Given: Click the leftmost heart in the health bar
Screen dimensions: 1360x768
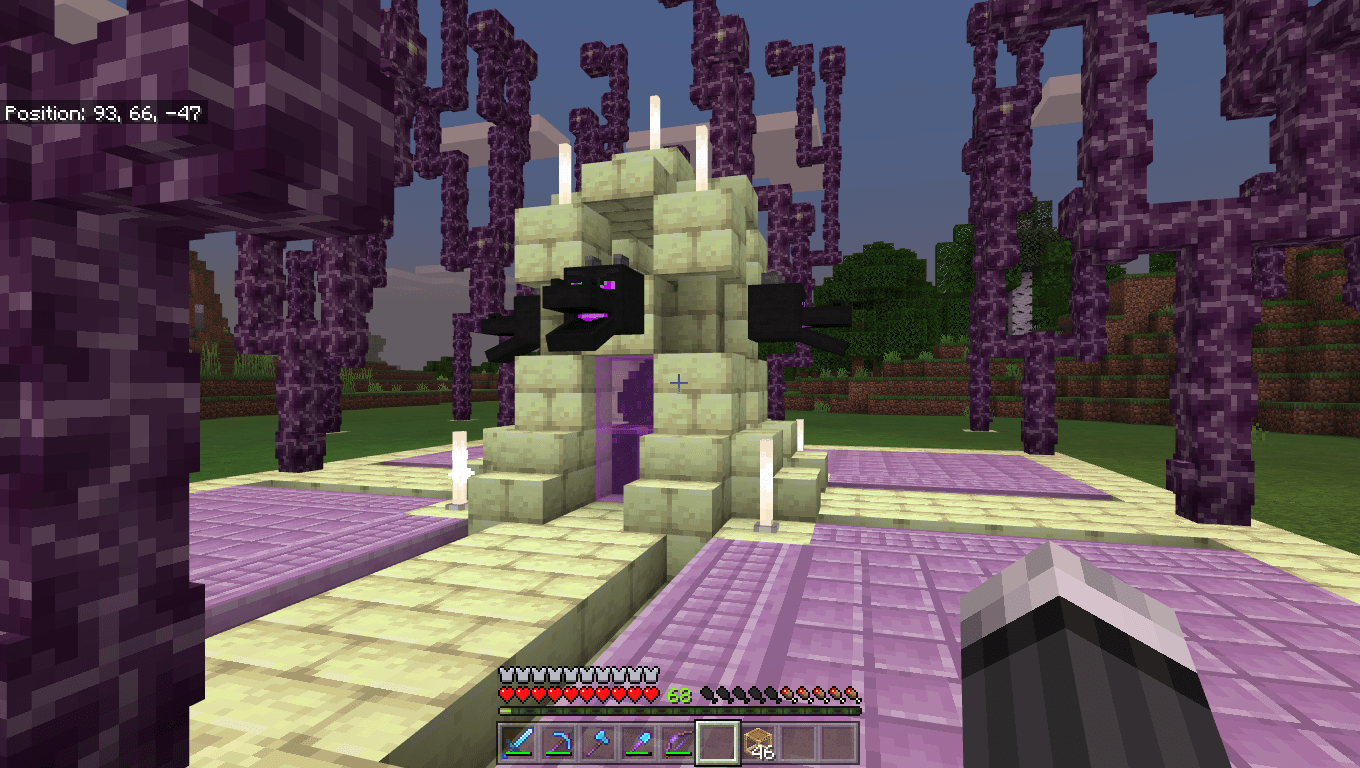Looking at the screenshot, I should pyautogui.click(x=509, y=692).
